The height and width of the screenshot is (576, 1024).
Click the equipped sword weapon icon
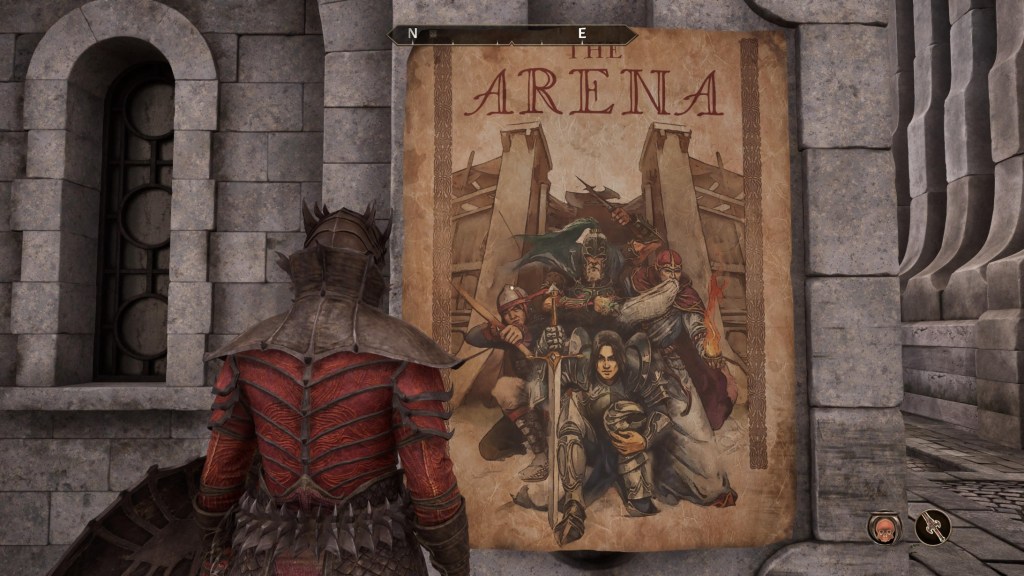click(931, 526)
